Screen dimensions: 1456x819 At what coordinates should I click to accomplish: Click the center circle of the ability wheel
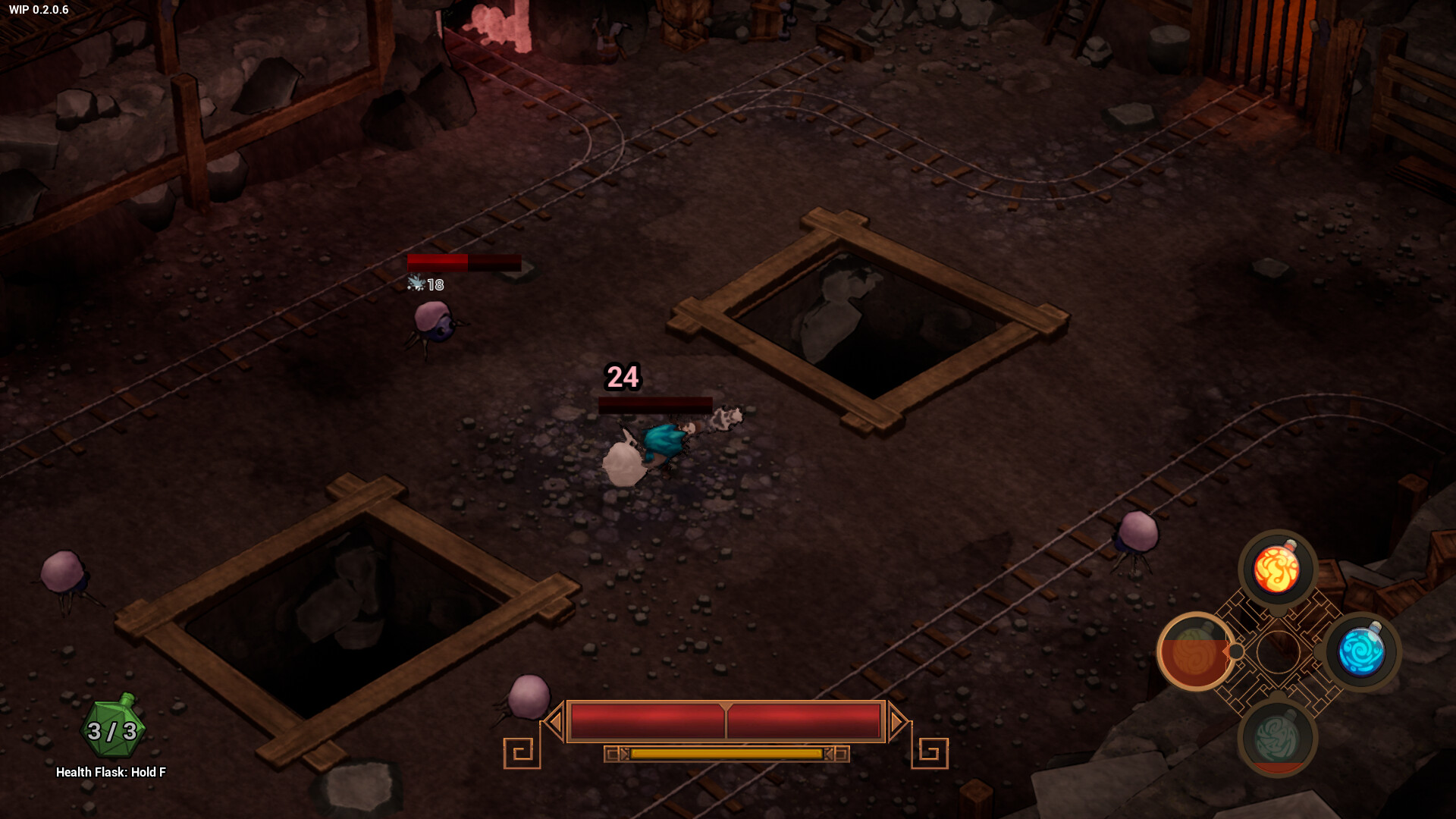[1279, 654]
